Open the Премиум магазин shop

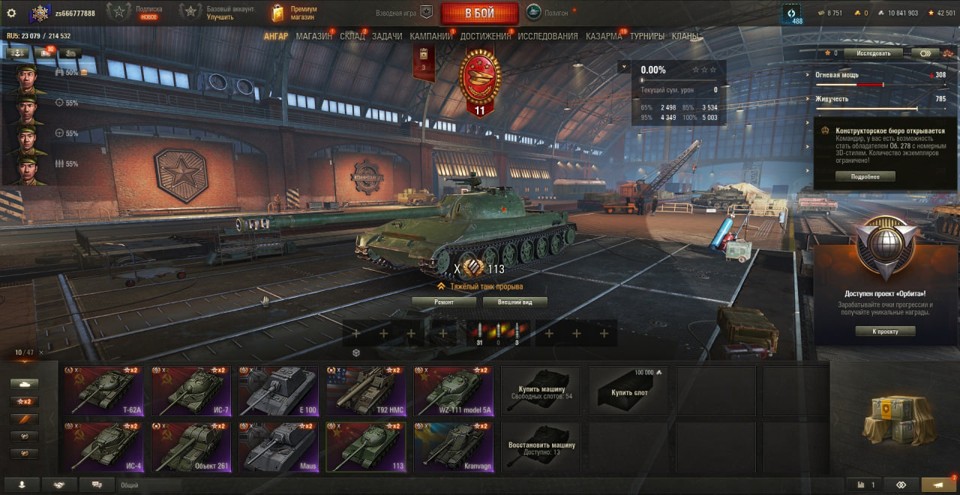pyautogui.click(x=294, y=12)
